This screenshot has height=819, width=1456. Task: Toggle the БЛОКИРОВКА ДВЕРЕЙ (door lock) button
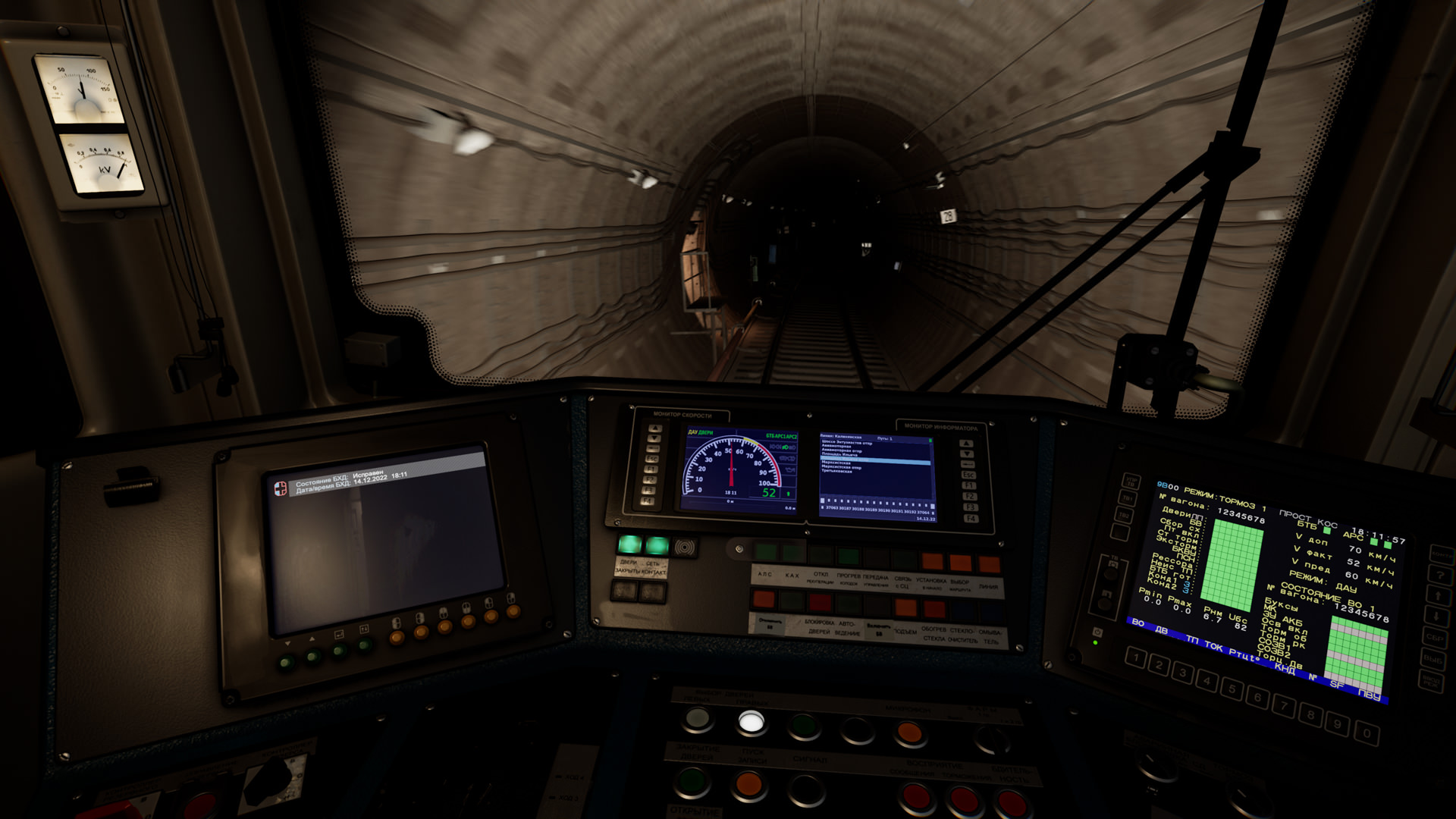click(x=821, y=603)
